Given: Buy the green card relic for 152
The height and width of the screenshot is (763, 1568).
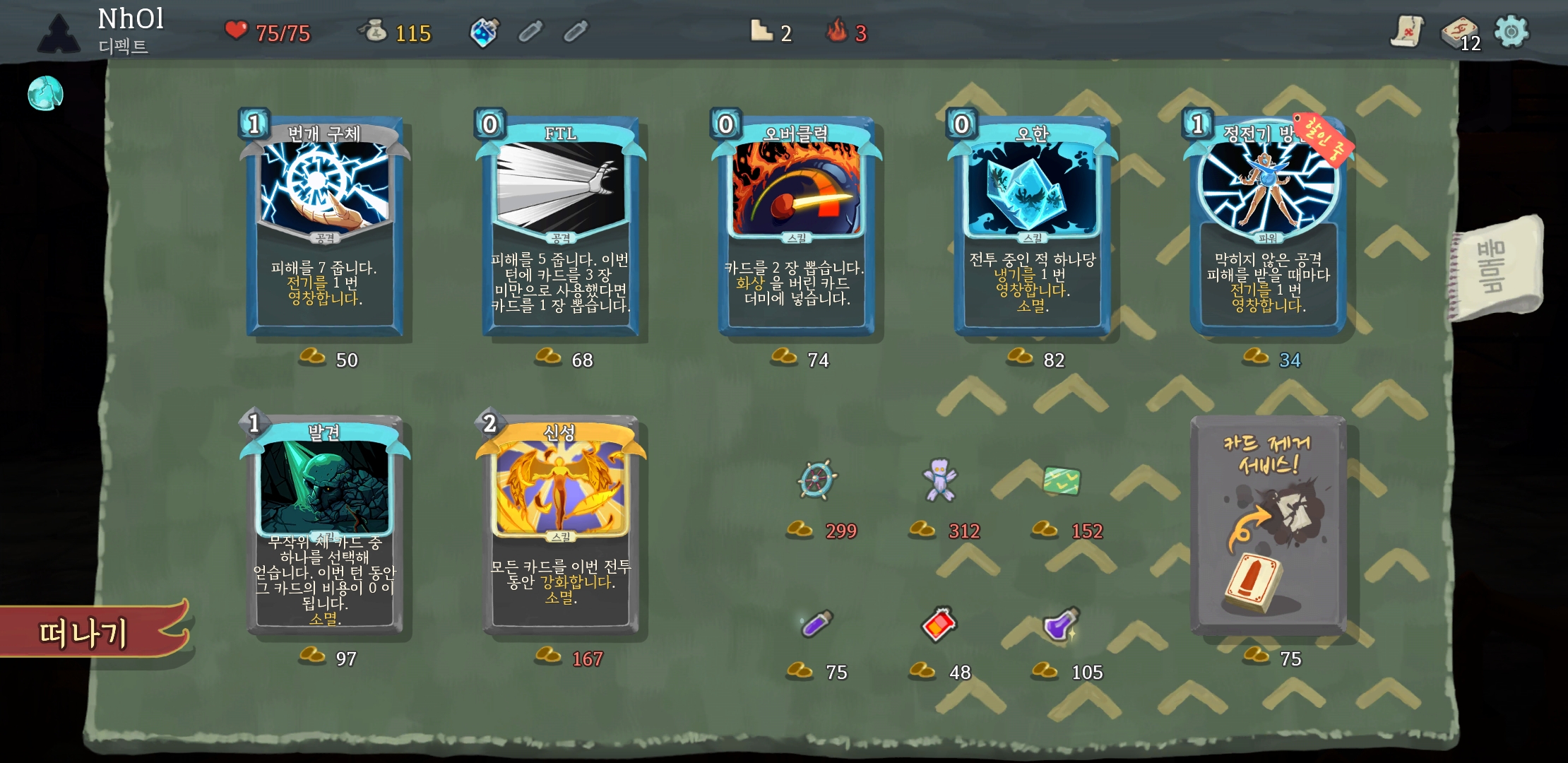Looking at the screenshot, I should click(1062, 481).
